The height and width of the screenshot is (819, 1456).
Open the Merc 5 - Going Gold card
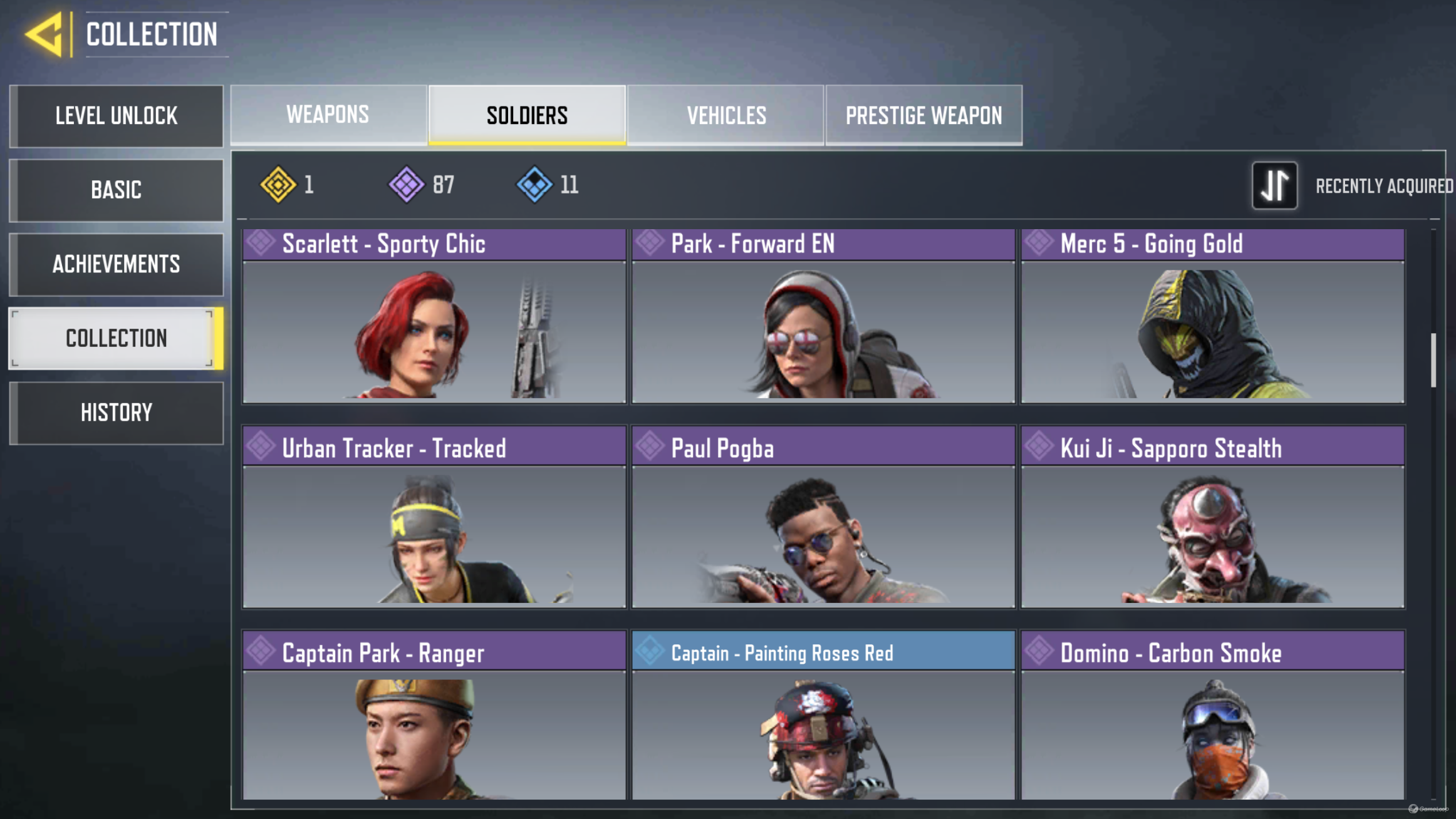(x=1213, y=316)
